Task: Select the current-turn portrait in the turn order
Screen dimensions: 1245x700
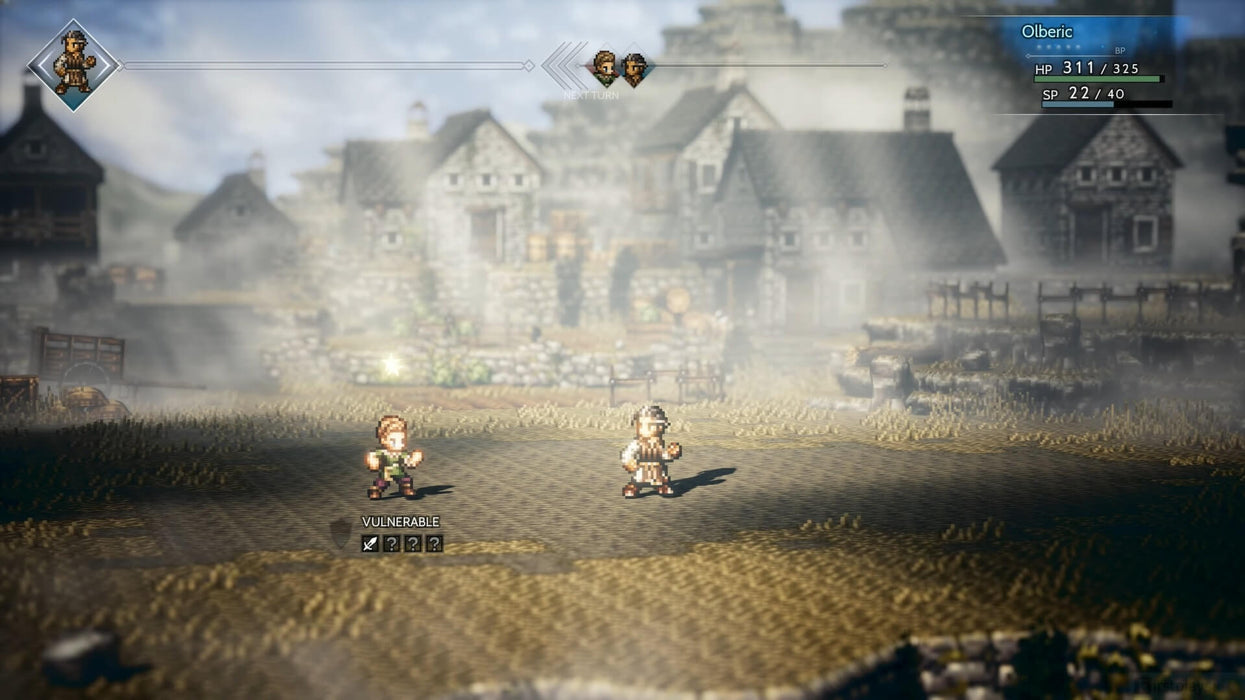Action: click(73, 64)
